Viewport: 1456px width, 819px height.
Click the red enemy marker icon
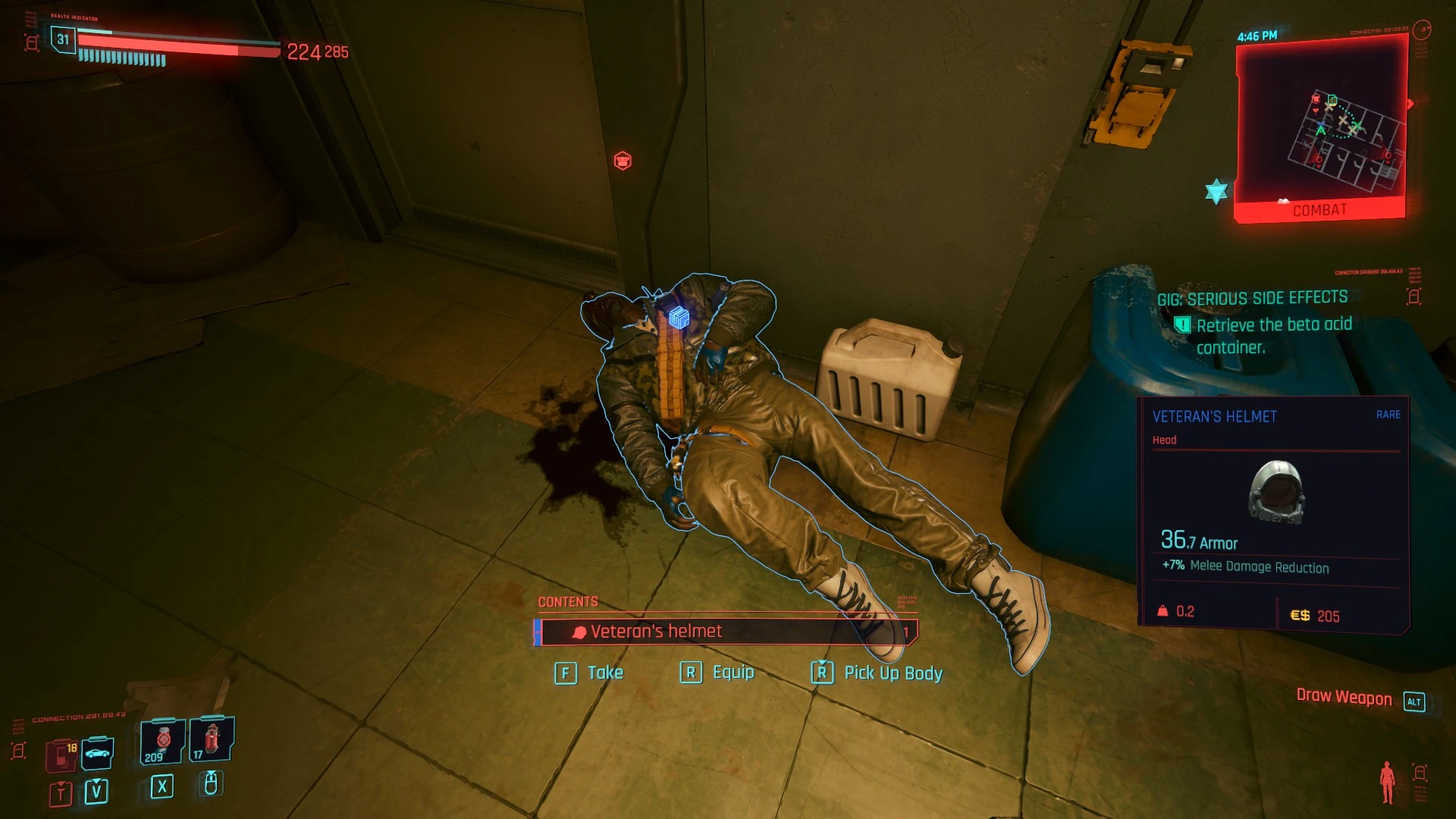tap(623, 161)
